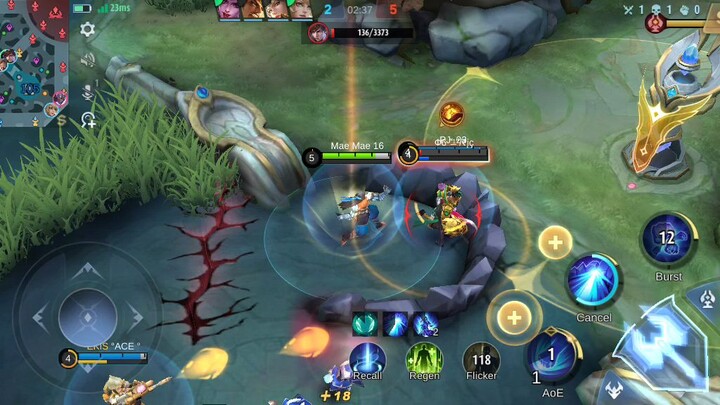Trigger the Burst skill on cooldown
The height and width of the screenshot is (405, 720).
668,241
